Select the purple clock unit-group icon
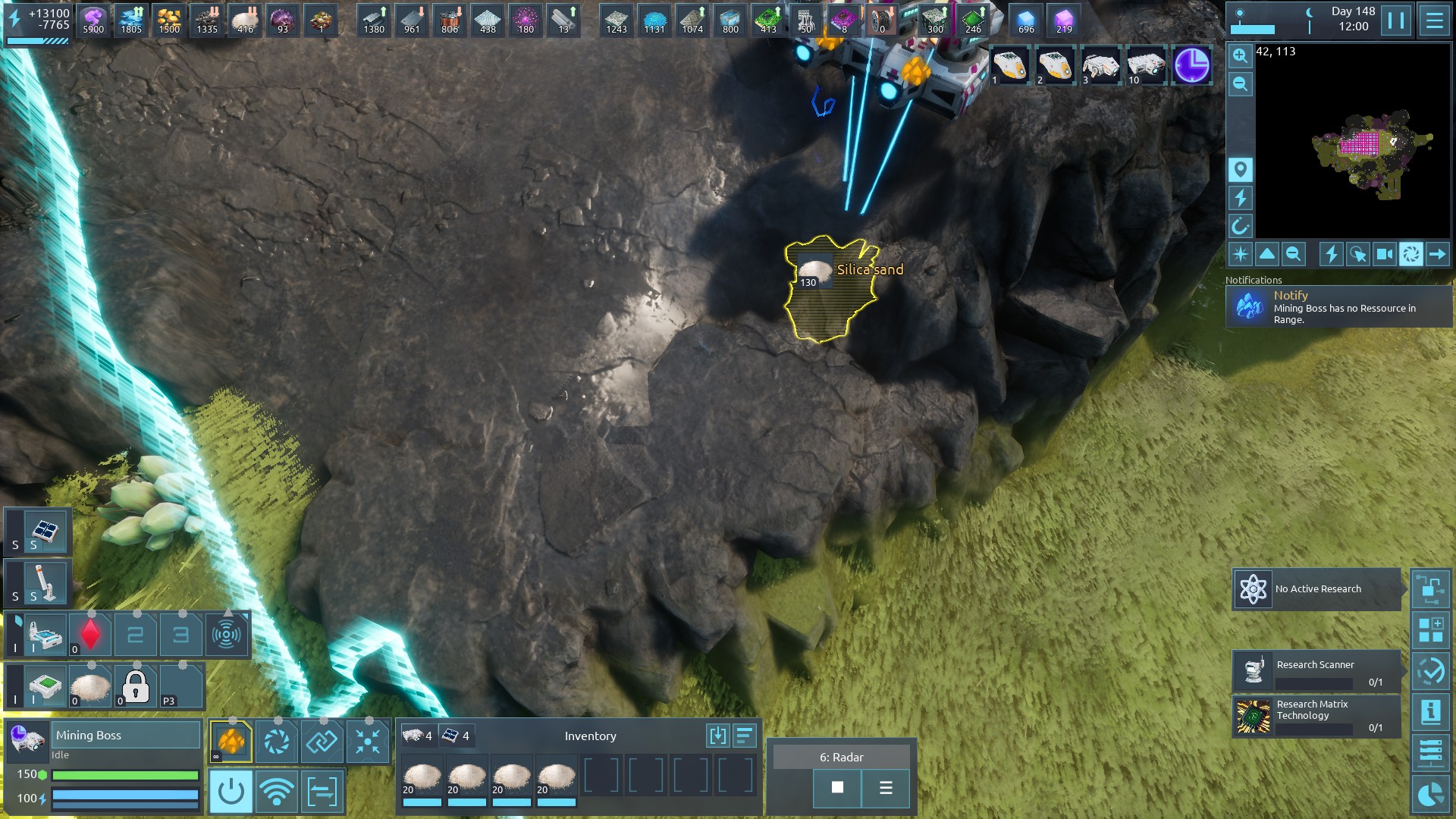Image resolution: width=1456 pixels, height=819 pixels. (1191, 65)
